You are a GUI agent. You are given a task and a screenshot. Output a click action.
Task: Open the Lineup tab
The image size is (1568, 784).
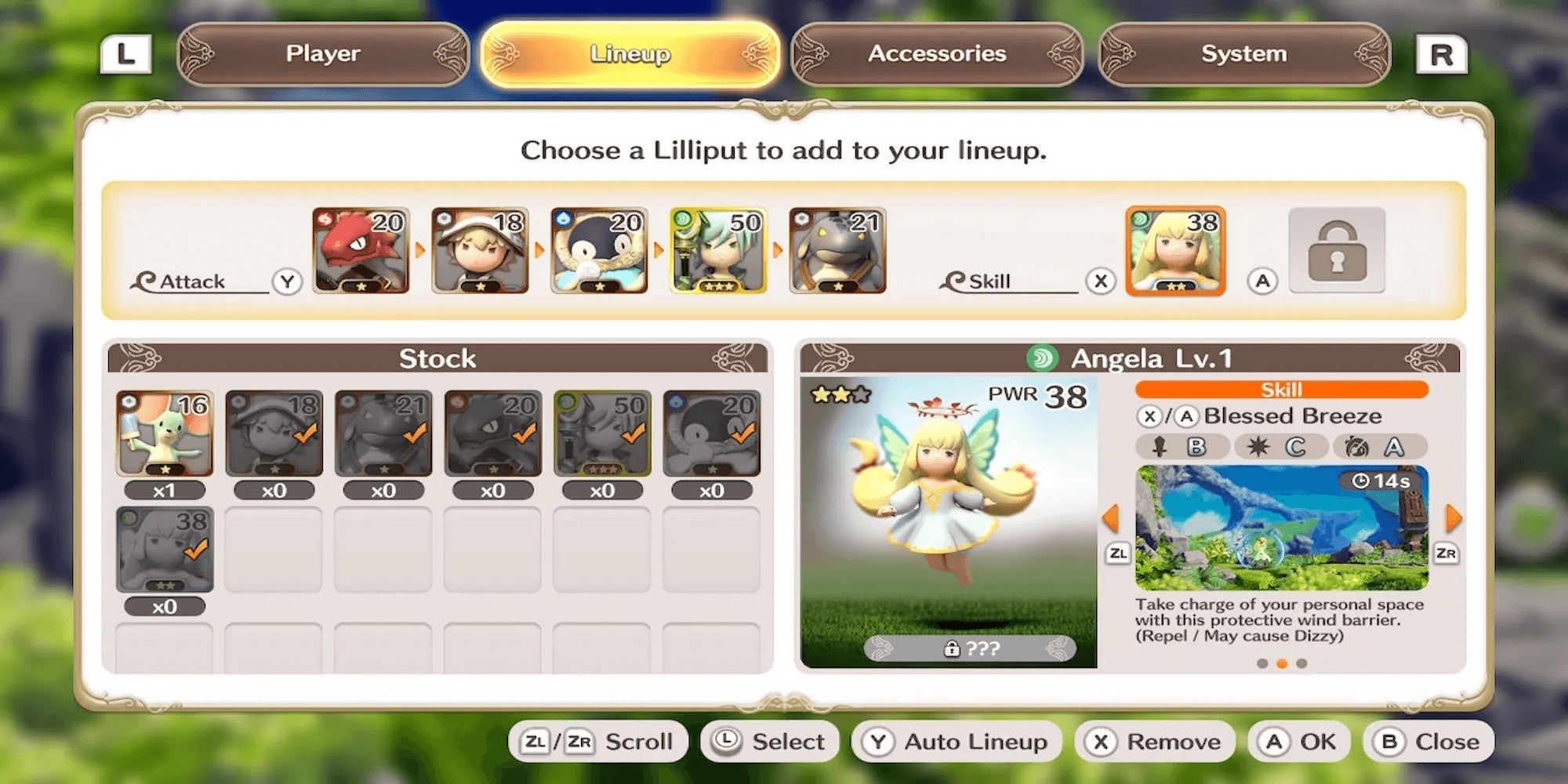coord(630,53)
